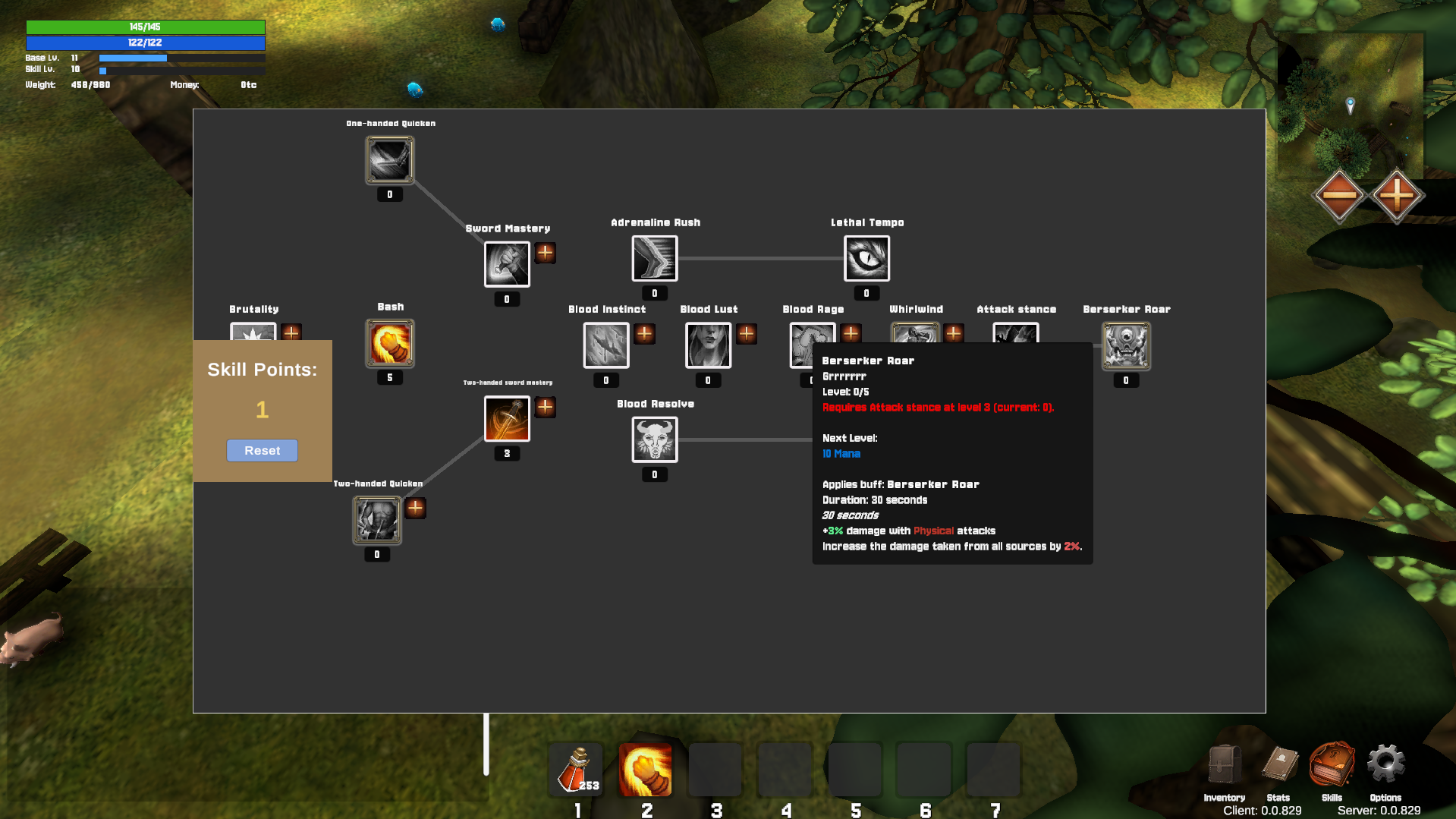The height and width of the screenshot is (819, 1456).
Task: Click the Two-handed Quicken skill icon
Action: click(x=376, y=520)
